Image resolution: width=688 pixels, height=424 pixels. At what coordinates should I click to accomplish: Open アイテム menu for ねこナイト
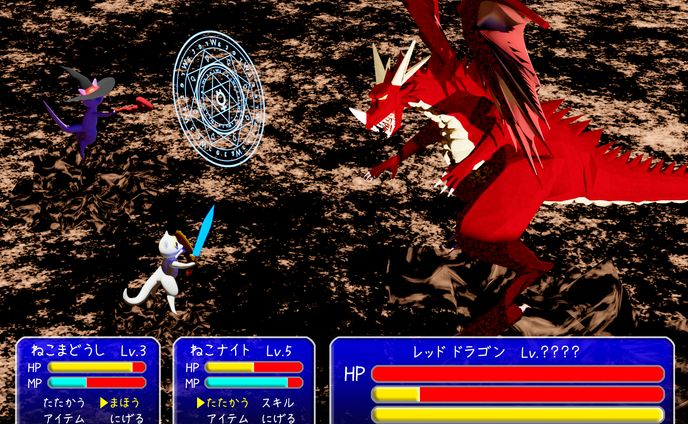pyautogui.click(x=228, y=418)
